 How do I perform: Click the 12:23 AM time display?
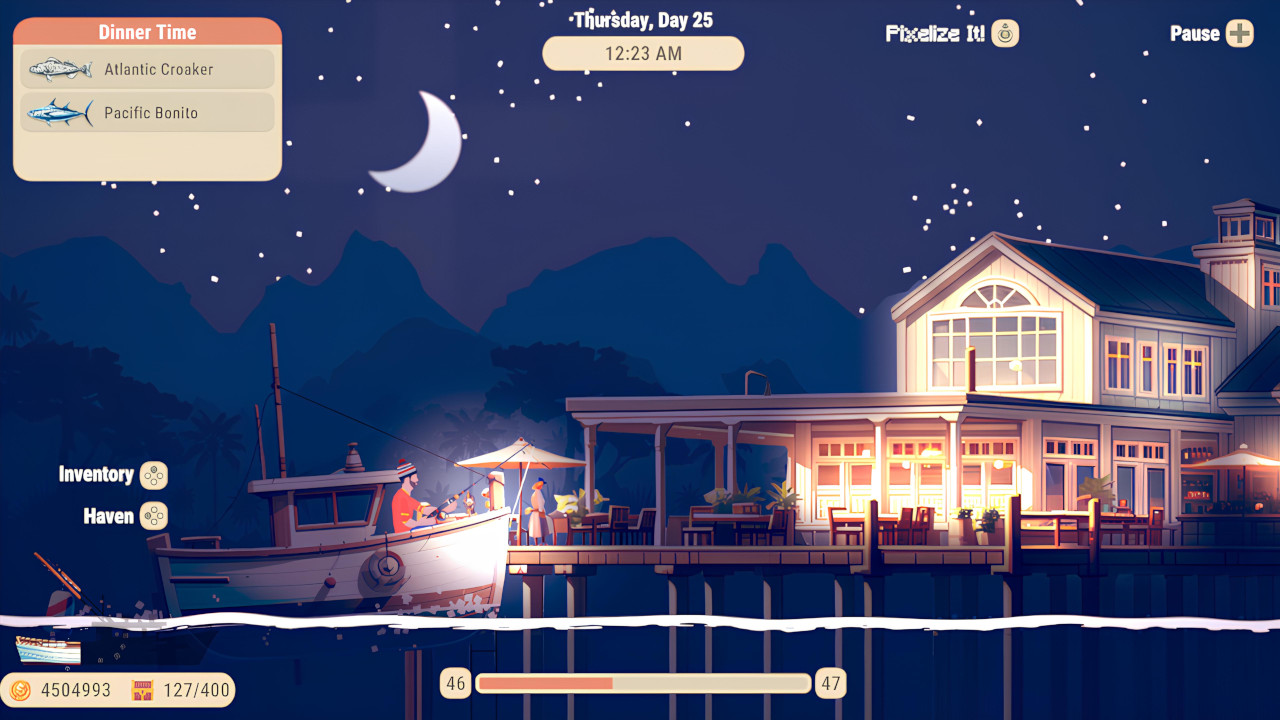[642, 53]
